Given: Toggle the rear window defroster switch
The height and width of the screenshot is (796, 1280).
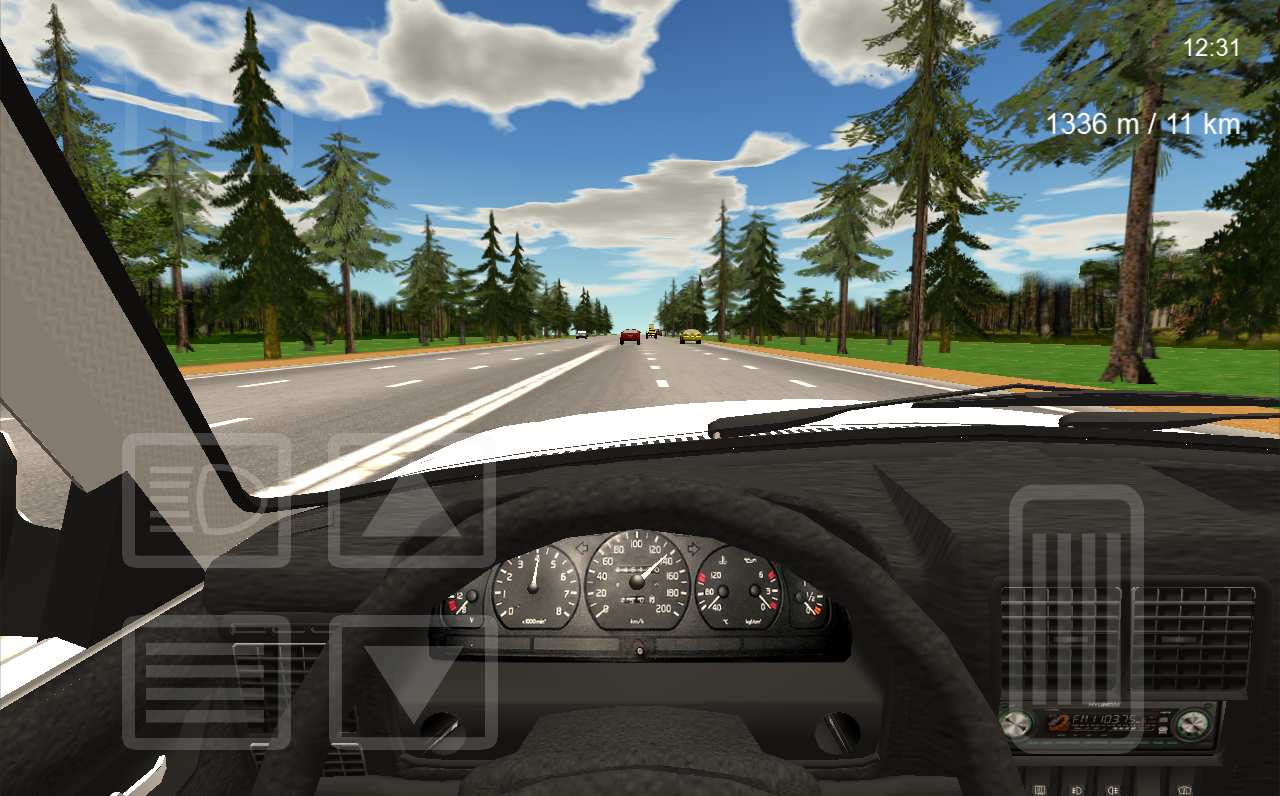Looking at the screenshot, I should pos(1040,790).
